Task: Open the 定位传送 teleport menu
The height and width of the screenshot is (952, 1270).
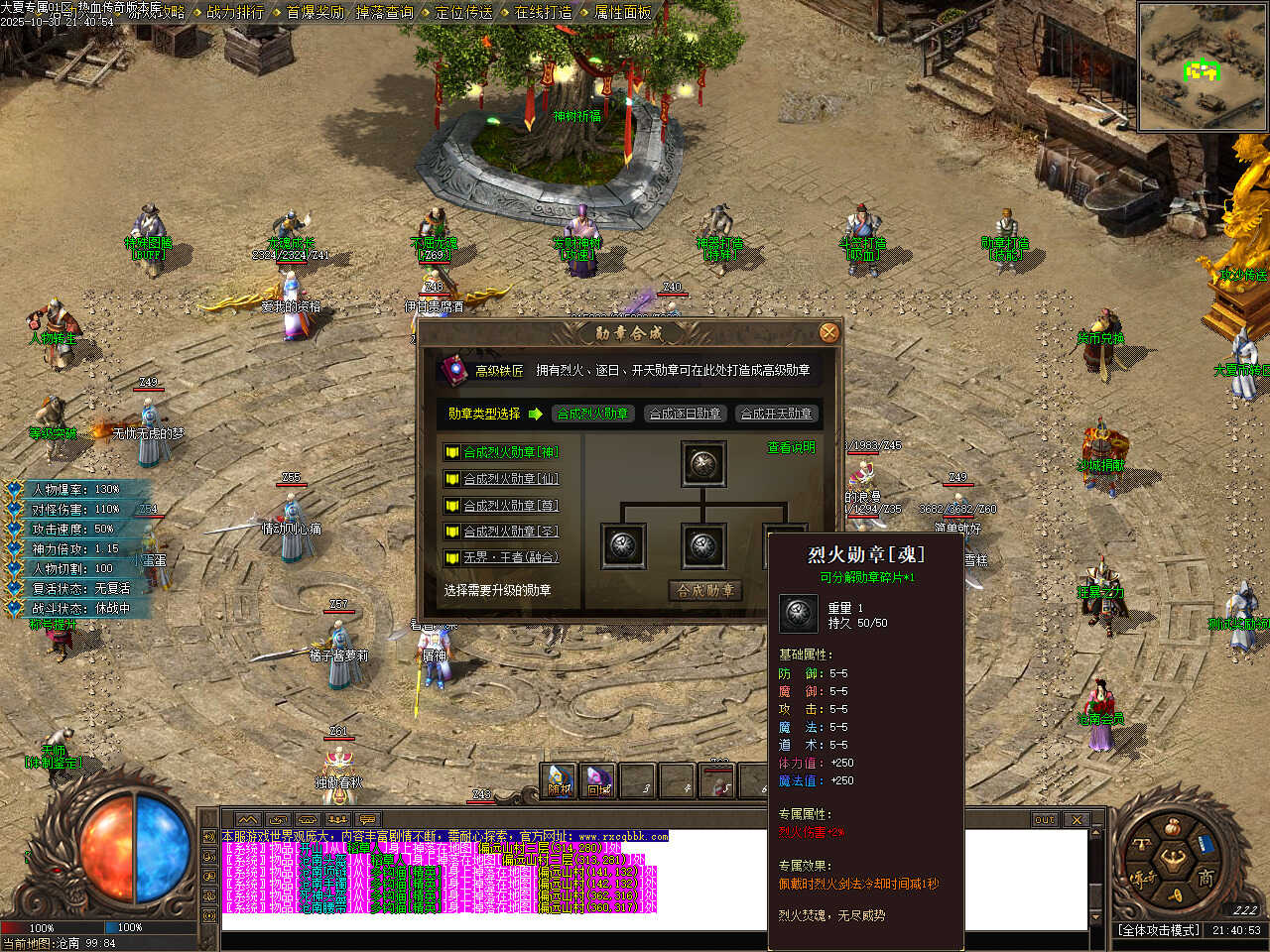Action: pyautogui.click(x=463, y=12)
